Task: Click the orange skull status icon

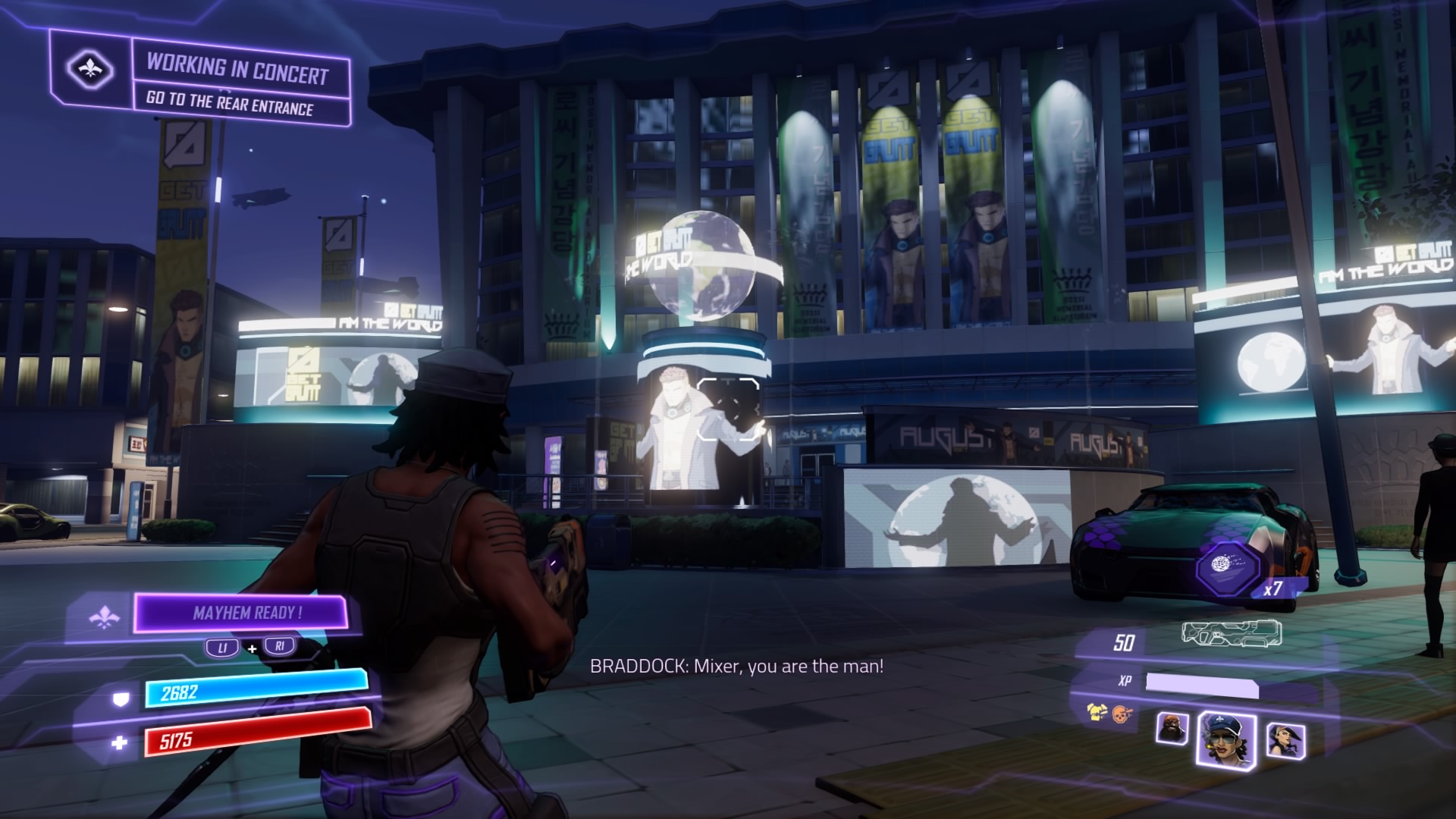Action: point(1119,714)
